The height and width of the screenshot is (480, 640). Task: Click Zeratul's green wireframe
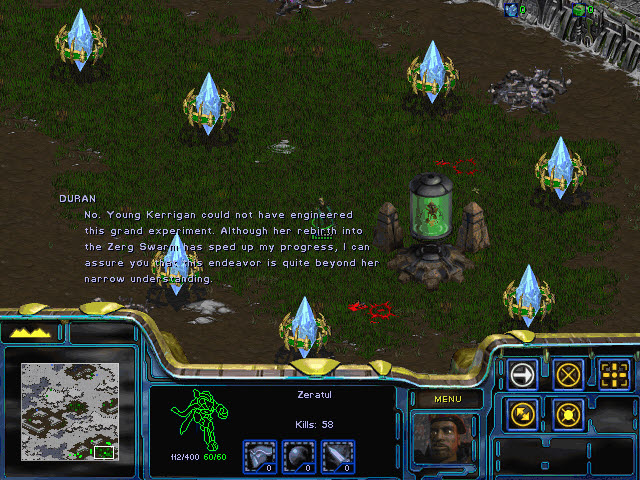(194, 419)
